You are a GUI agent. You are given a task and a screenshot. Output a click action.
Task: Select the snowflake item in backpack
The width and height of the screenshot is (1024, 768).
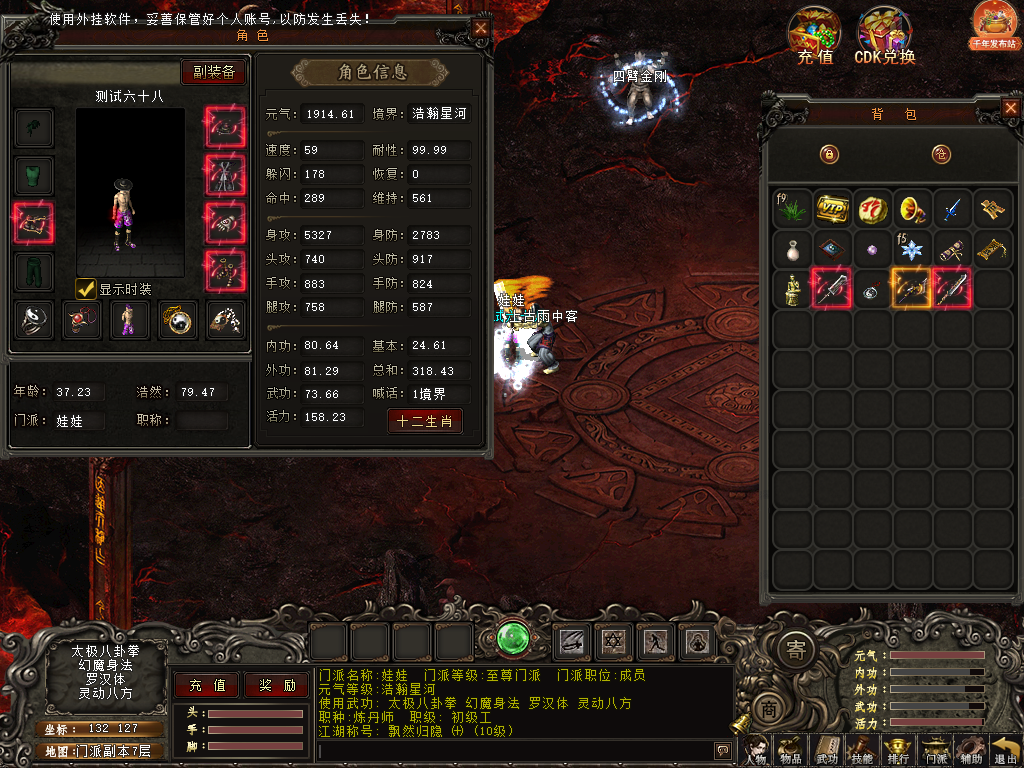point(912,248)
